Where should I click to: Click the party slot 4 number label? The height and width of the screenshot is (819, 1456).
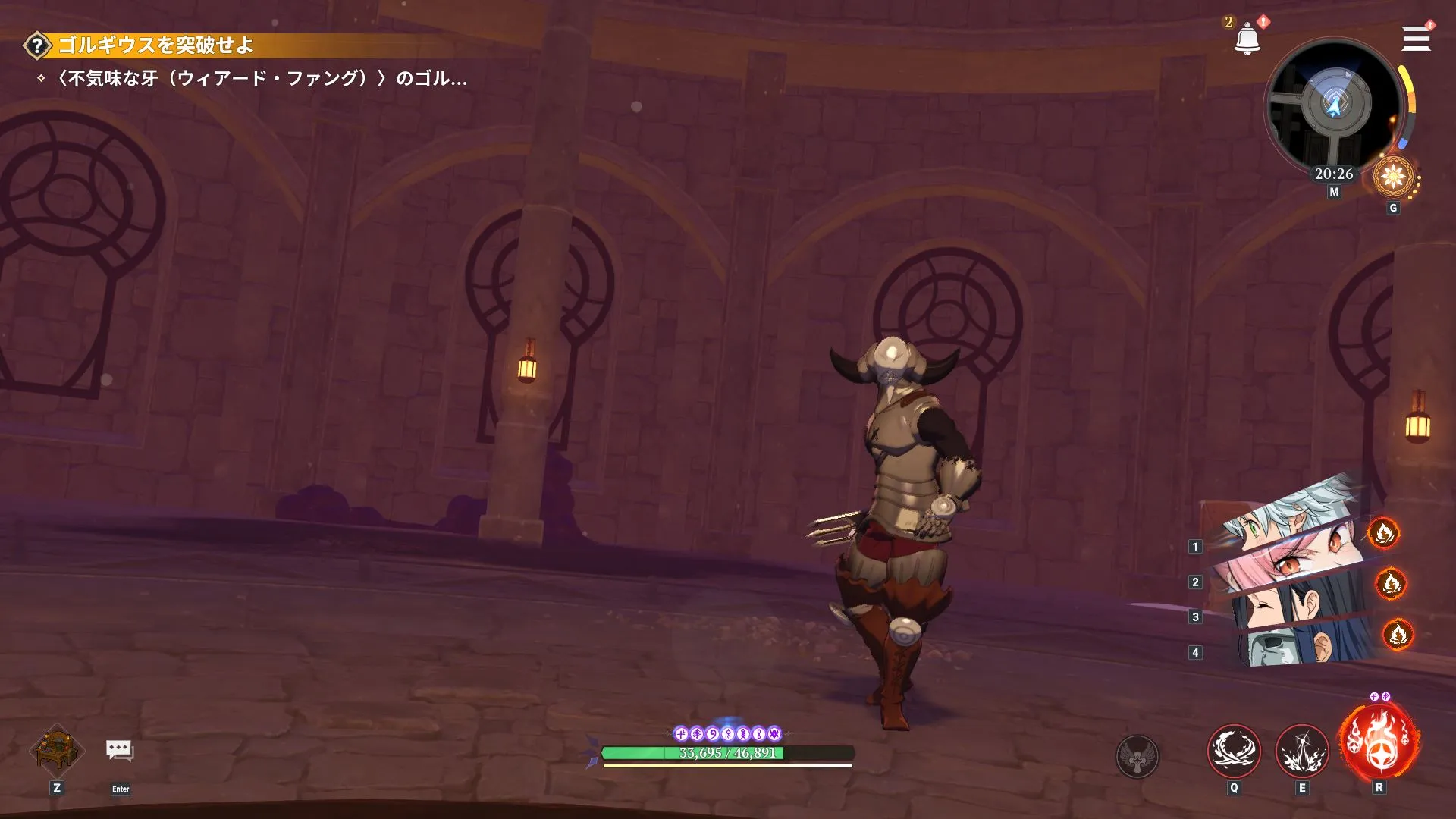(1197, 651)
